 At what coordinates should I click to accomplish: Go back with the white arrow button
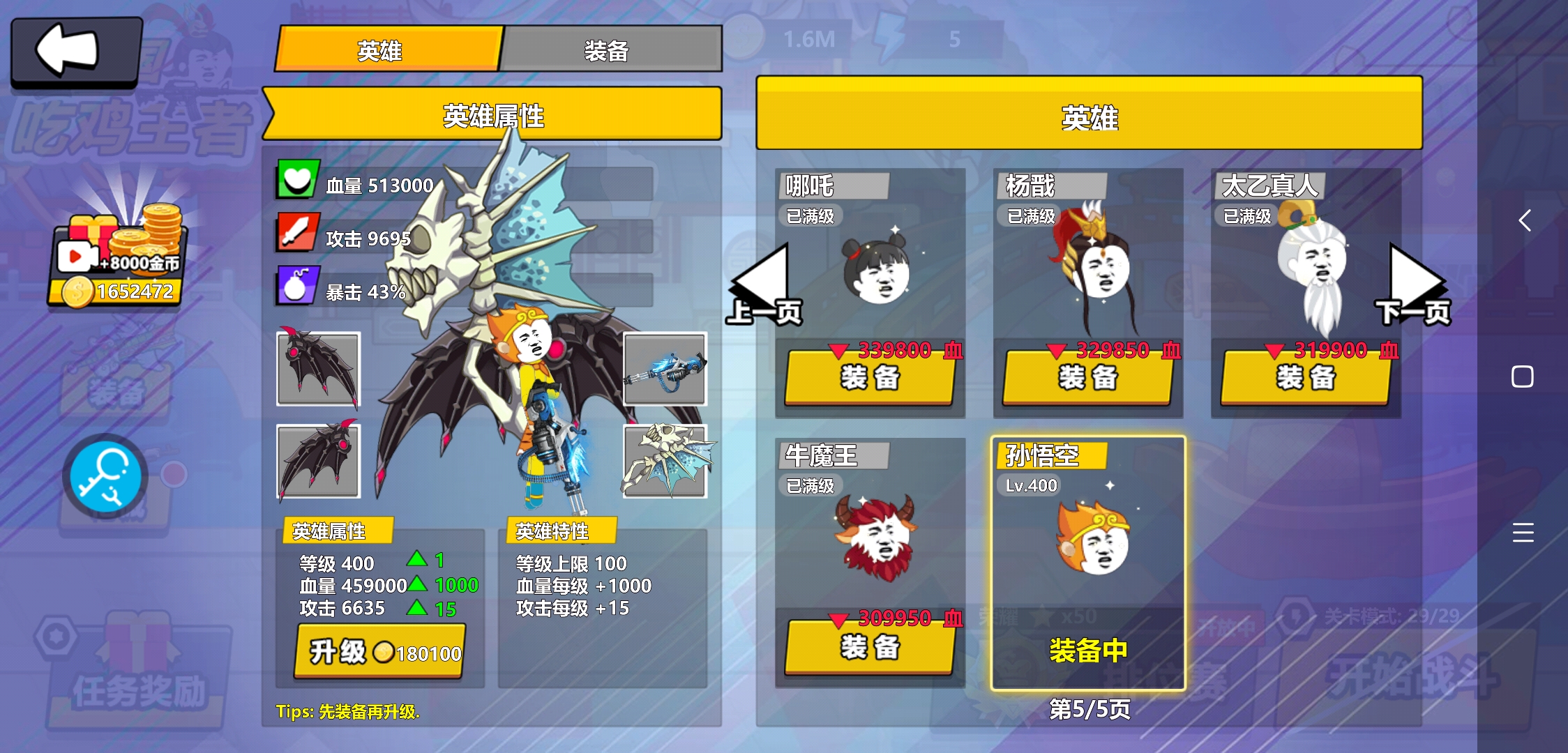(x=75, y=50)
